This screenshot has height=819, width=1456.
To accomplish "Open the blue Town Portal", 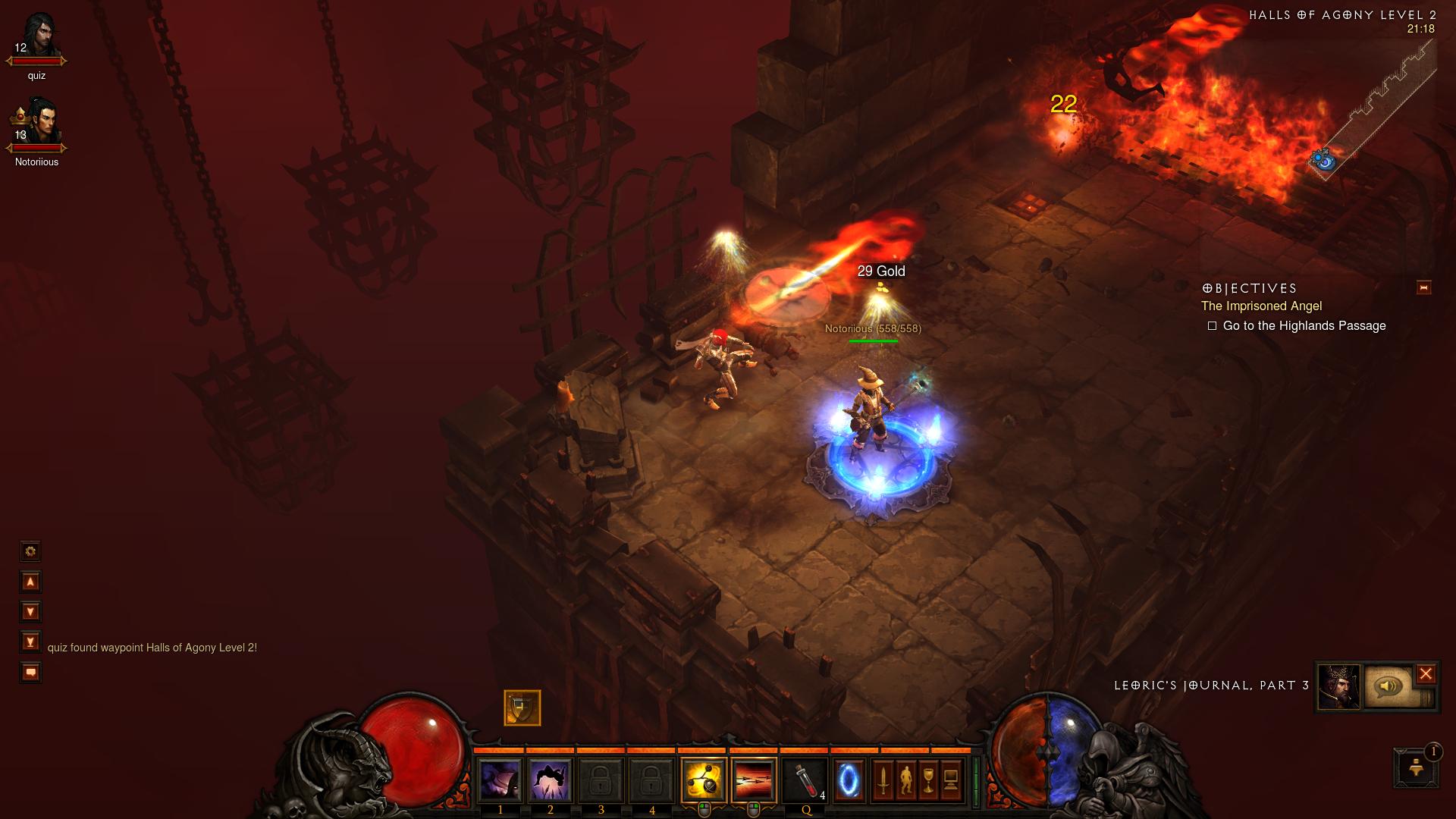I will tap(849, 780).
